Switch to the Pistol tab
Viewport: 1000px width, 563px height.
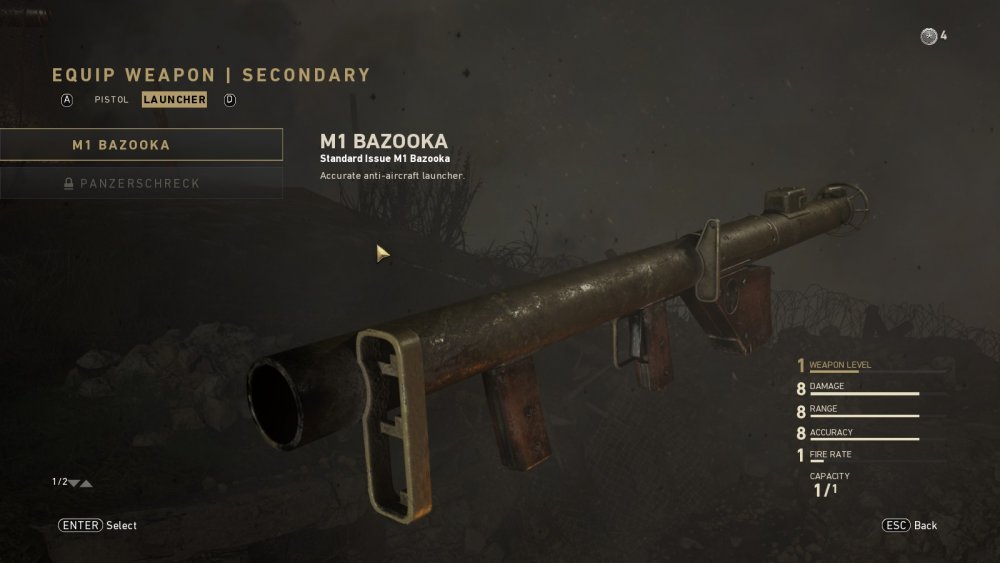pyautogui.click(x=111, y=100)
